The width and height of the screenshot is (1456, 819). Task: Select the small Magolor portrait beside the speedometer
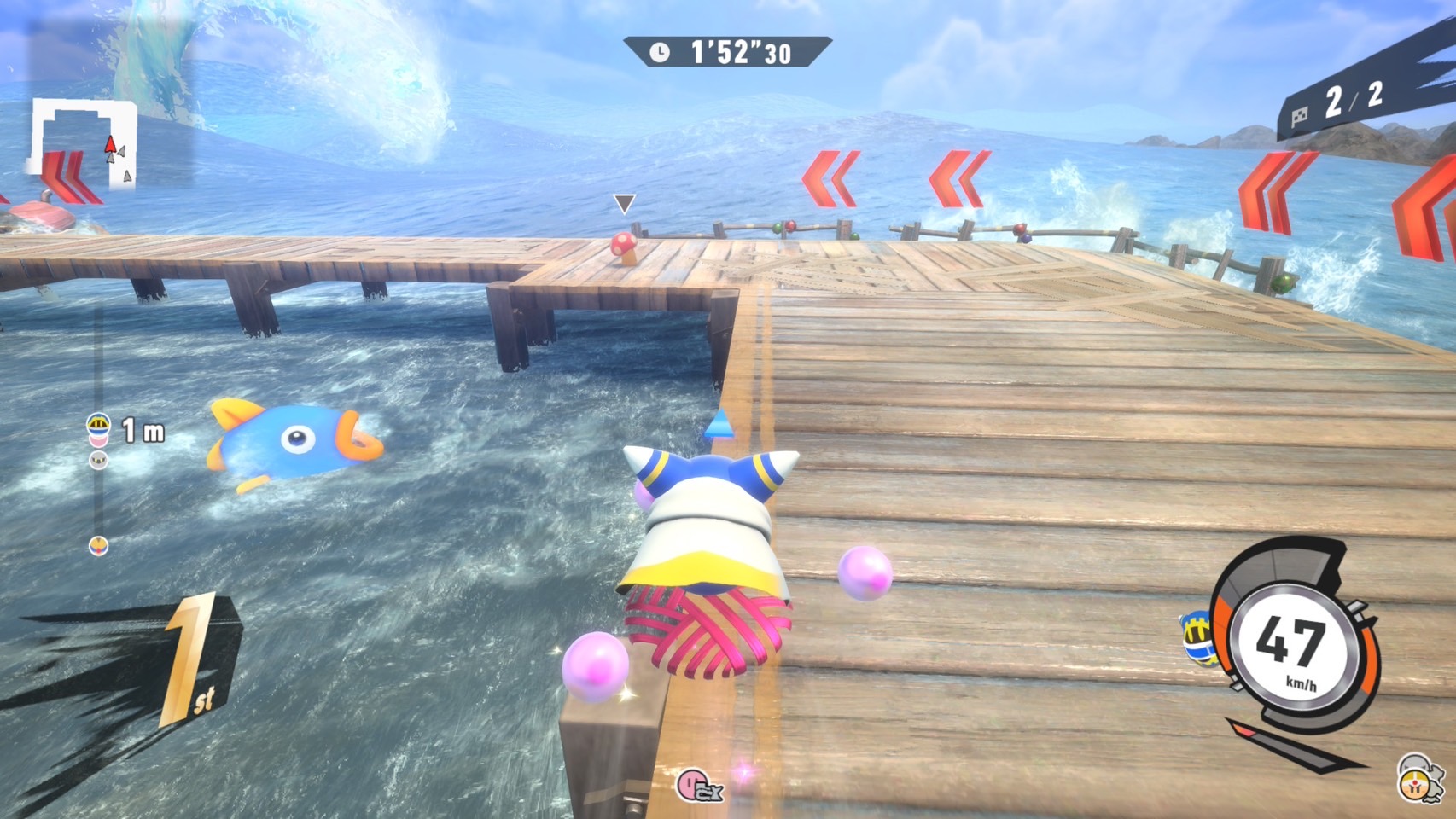tap(1197, 640)
